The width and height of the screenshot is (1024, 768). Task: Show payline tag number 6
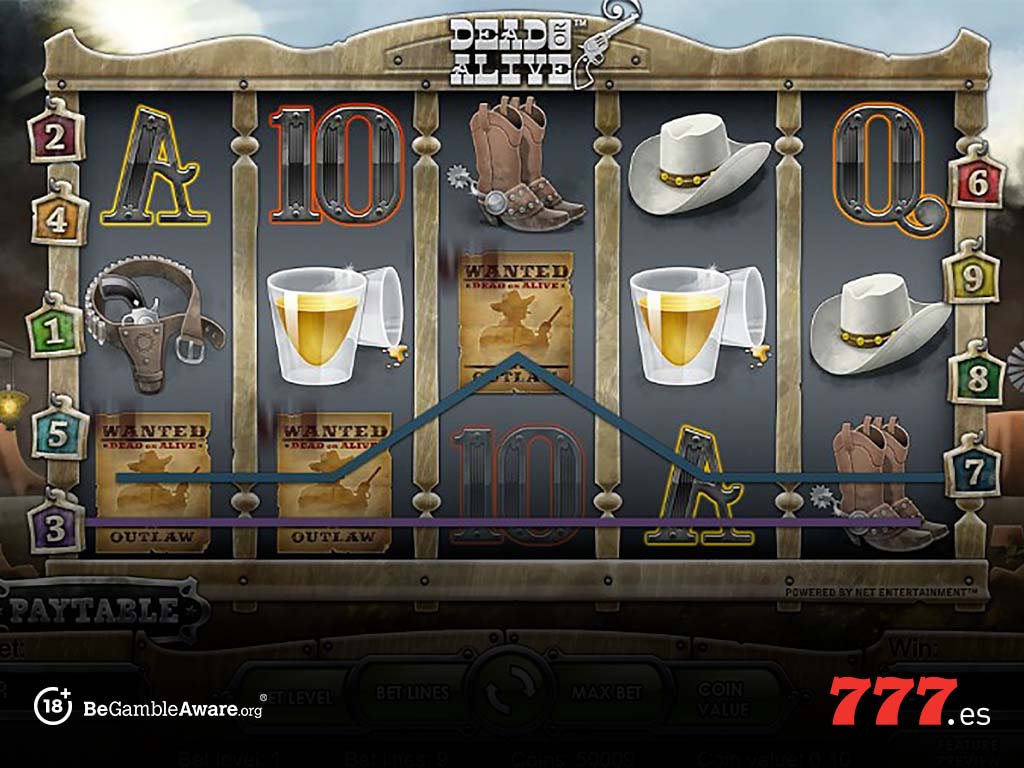click(x=977, y=181)
